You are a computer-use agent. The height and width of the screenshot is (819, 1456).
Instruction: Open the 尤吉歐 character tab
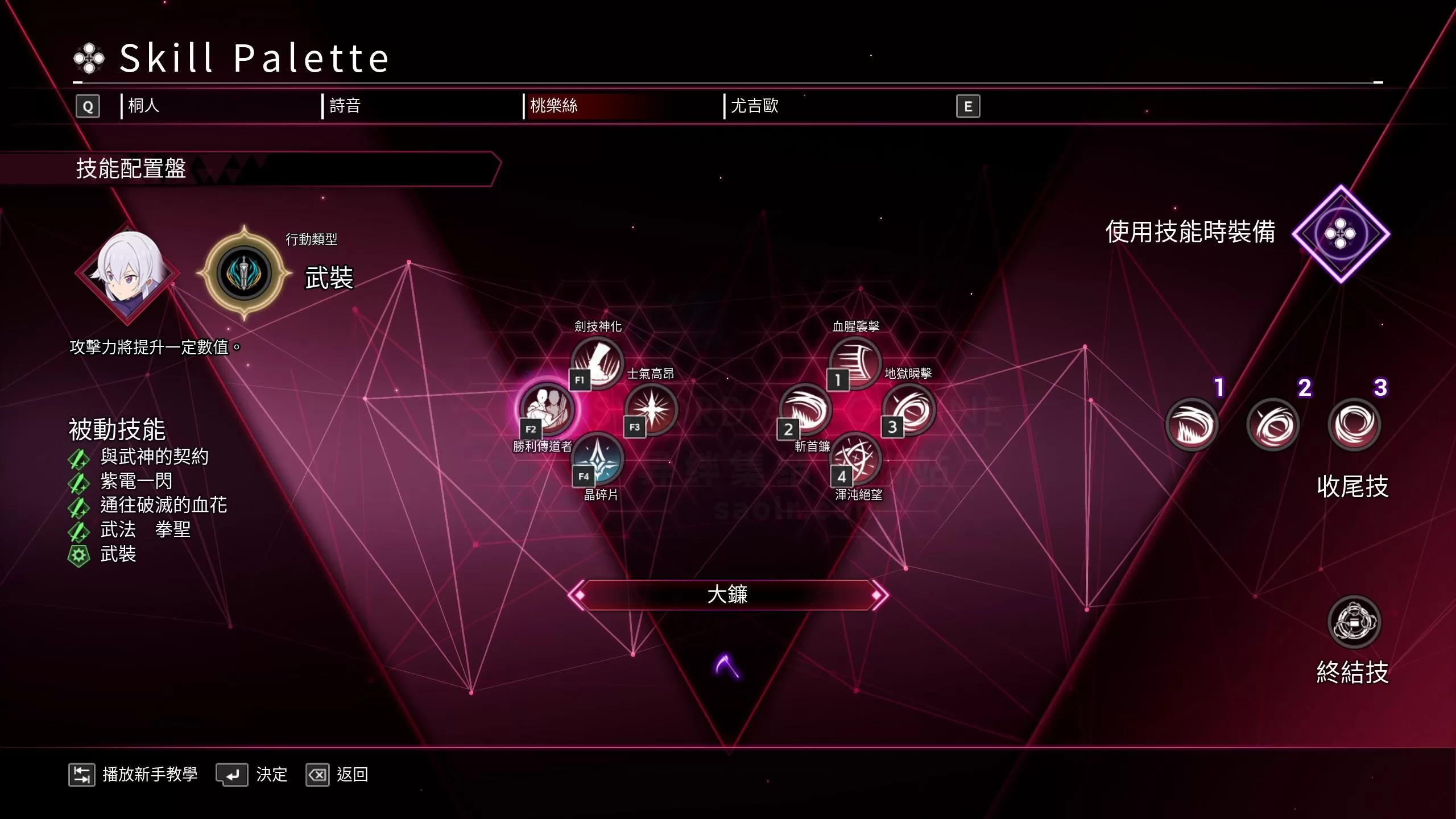point(754,106)
